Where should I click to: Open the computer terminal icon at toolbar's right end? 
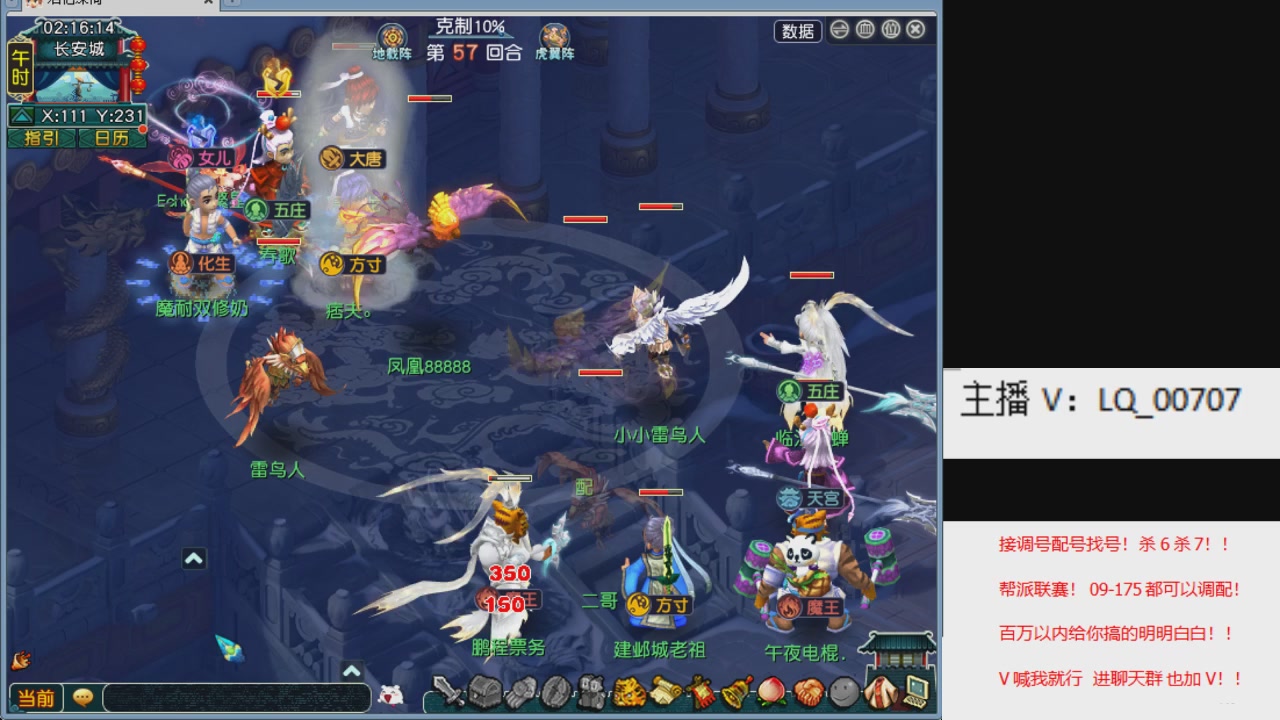pos(915,693)
